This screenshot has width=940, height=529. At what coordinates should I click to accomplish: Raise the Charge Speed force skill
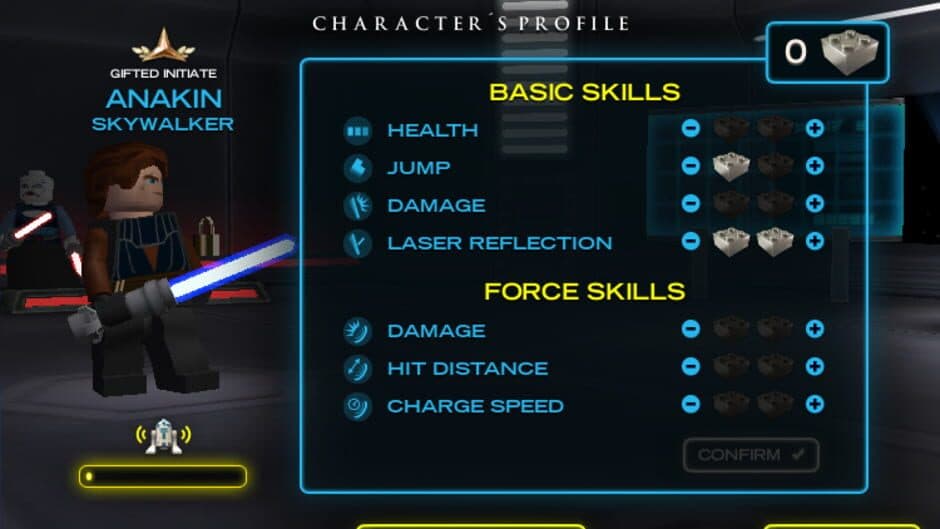tap(815, 404)
